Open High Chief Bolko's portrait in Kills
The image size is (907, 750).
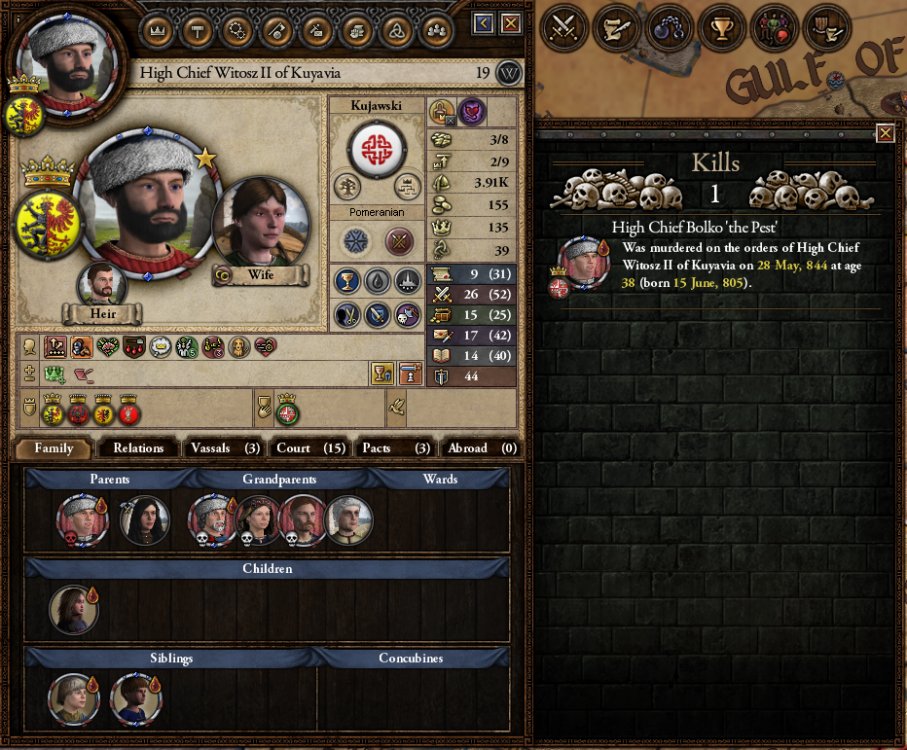[585, 262]
